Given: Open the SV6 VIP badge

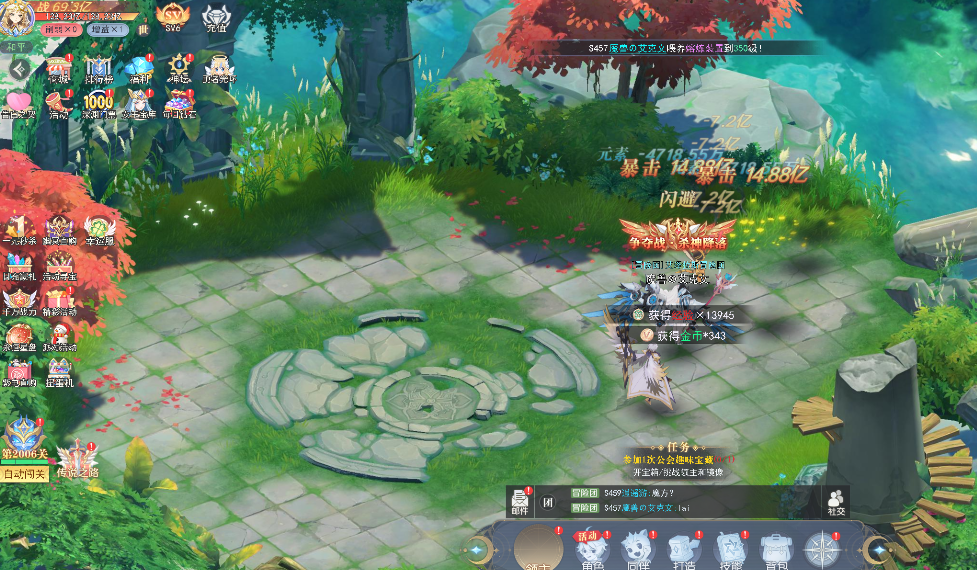Looking at the screenshot, I should (x=172, y=17).
